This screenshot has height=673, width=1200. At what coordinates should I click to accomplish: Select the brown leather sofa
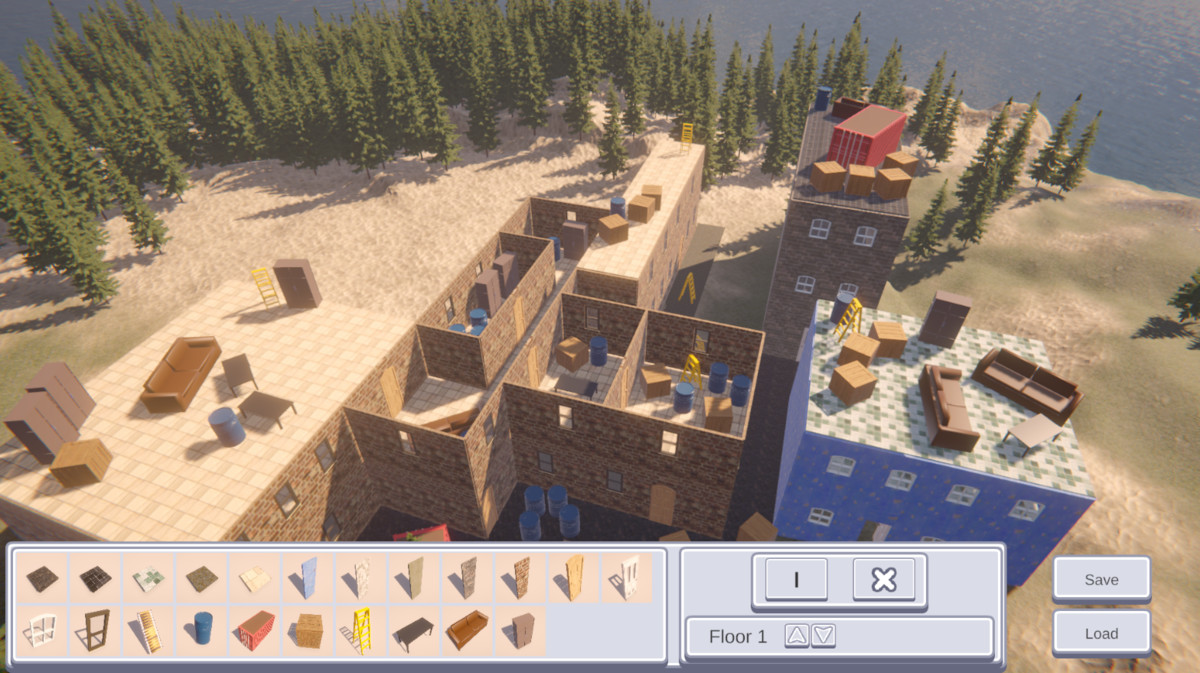(x=466, y=630)
